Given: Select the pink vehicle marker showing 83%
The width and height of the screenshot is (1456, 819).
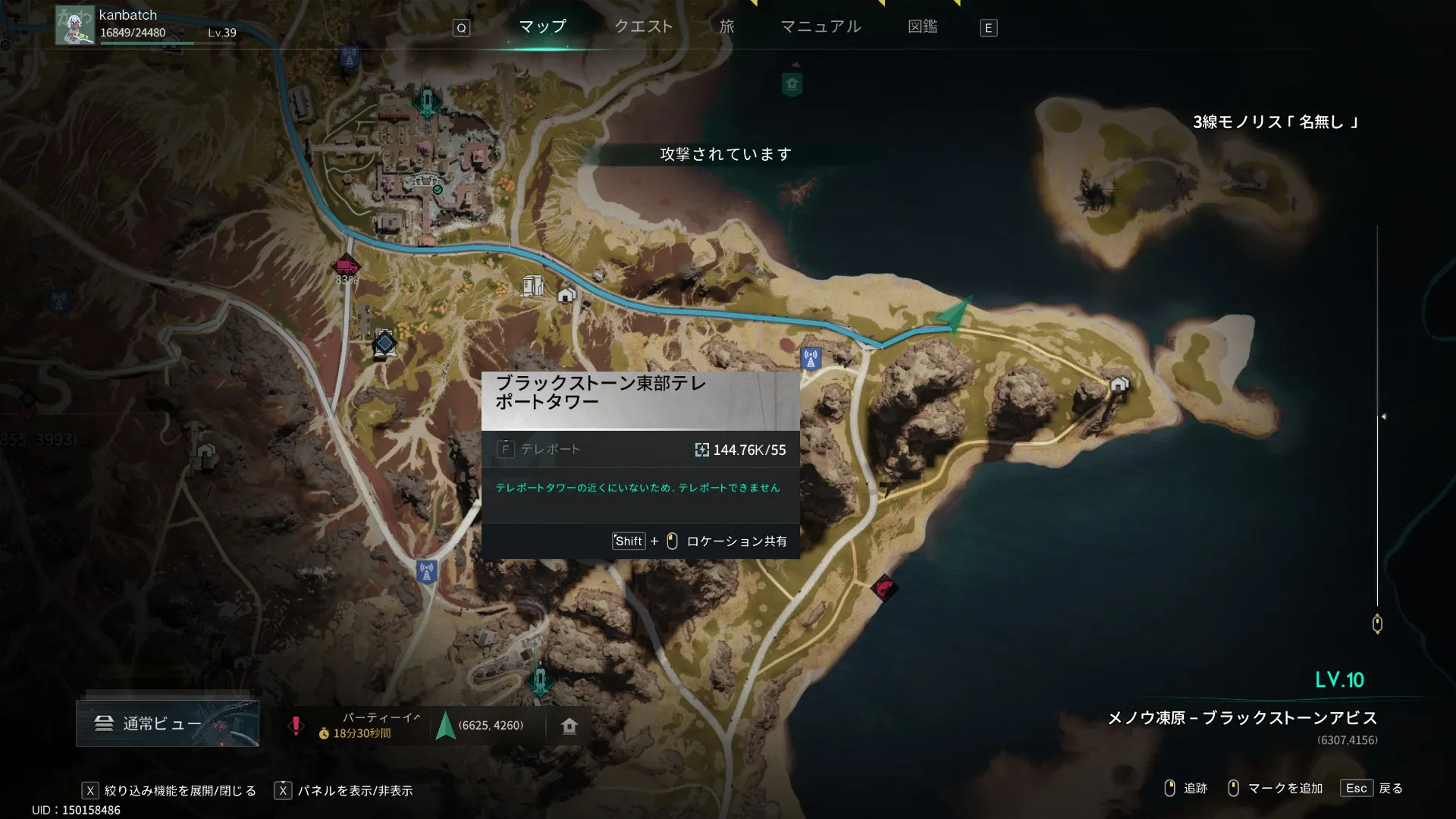Looking at the screenshot, I should [346, 266].
